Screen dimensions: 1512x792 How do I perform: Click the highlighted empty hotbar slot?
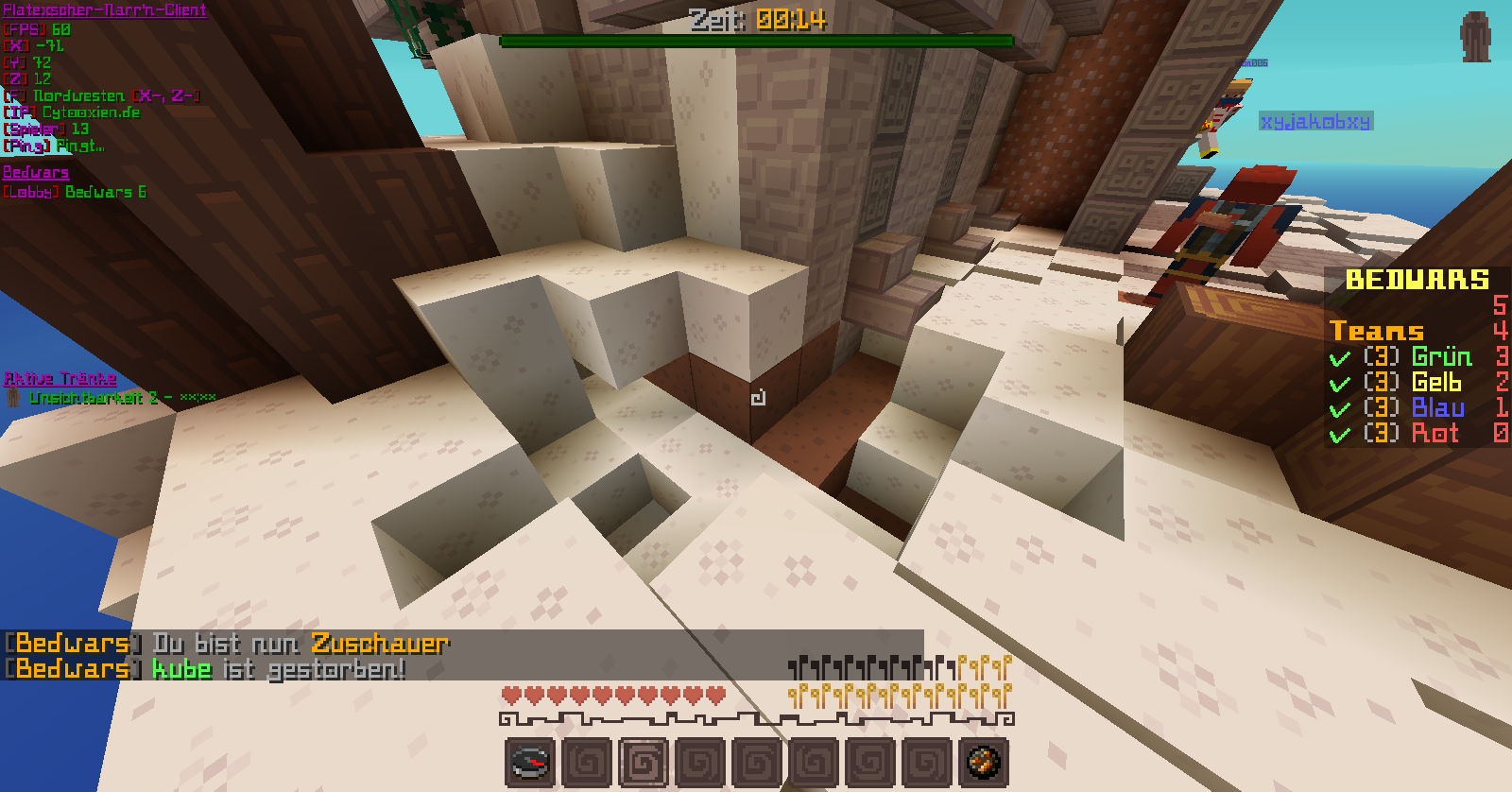pyautogui.click(x=644, y=762)
